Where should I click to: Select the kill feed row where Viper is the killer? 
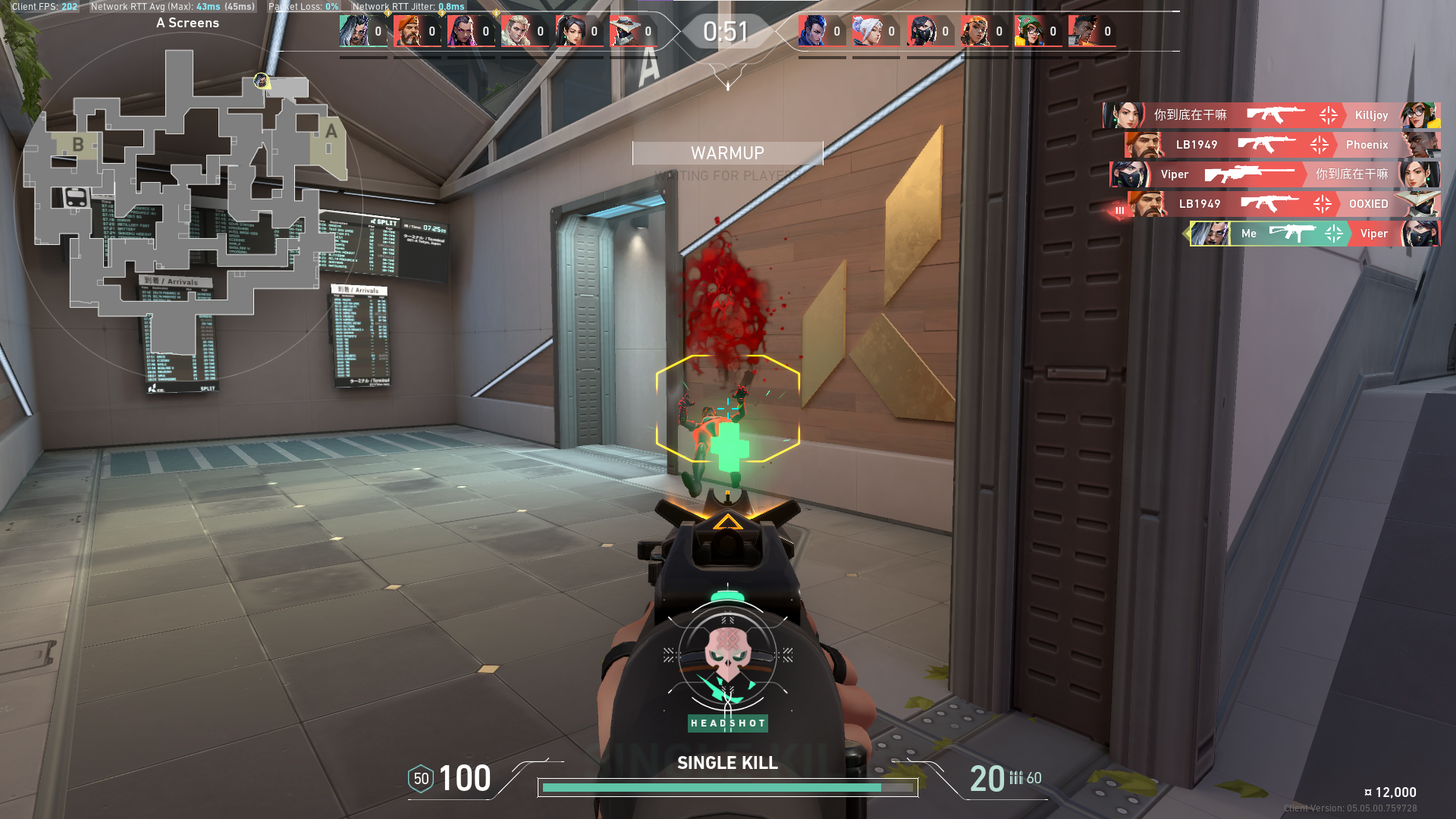(x=1274, y=174)
